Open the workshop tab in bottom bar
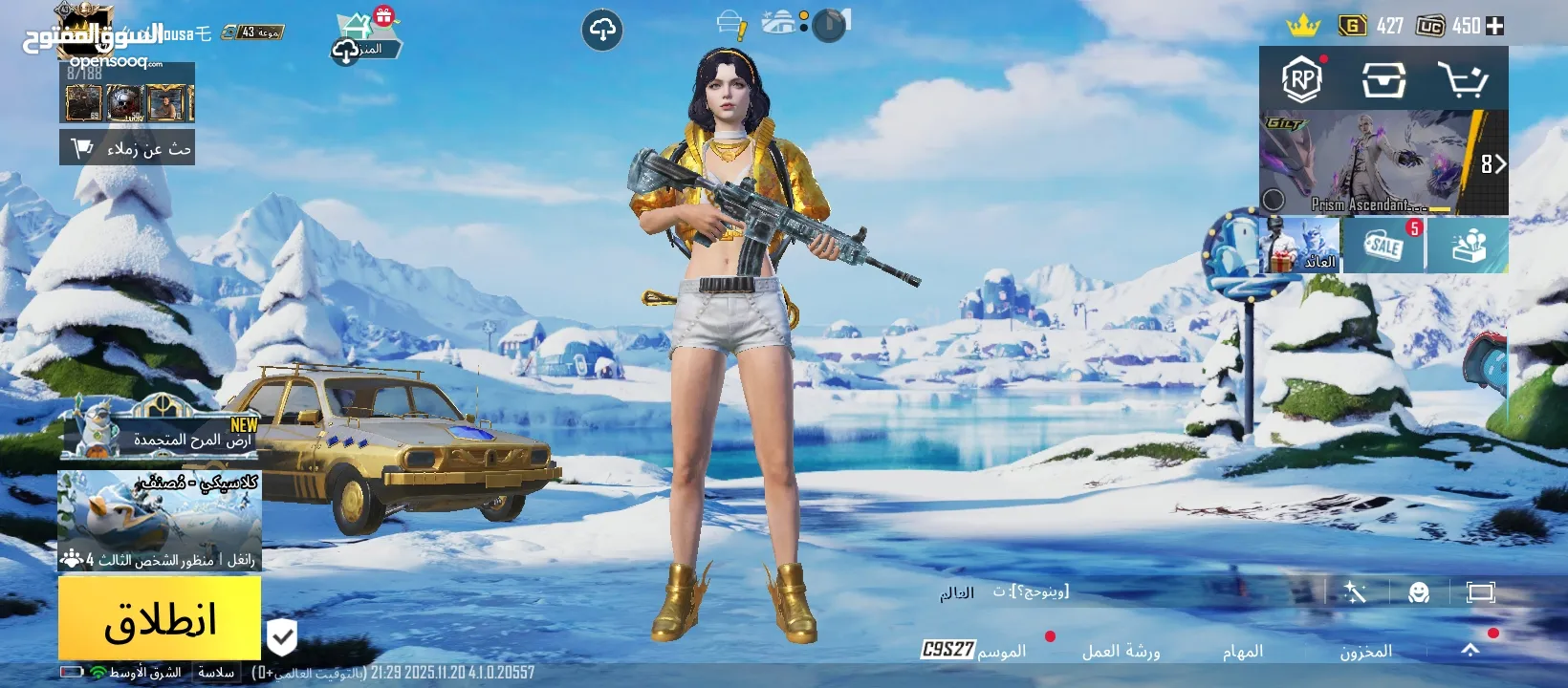The height and width of the screenshot is (688, 1568). pos(1121,651)
